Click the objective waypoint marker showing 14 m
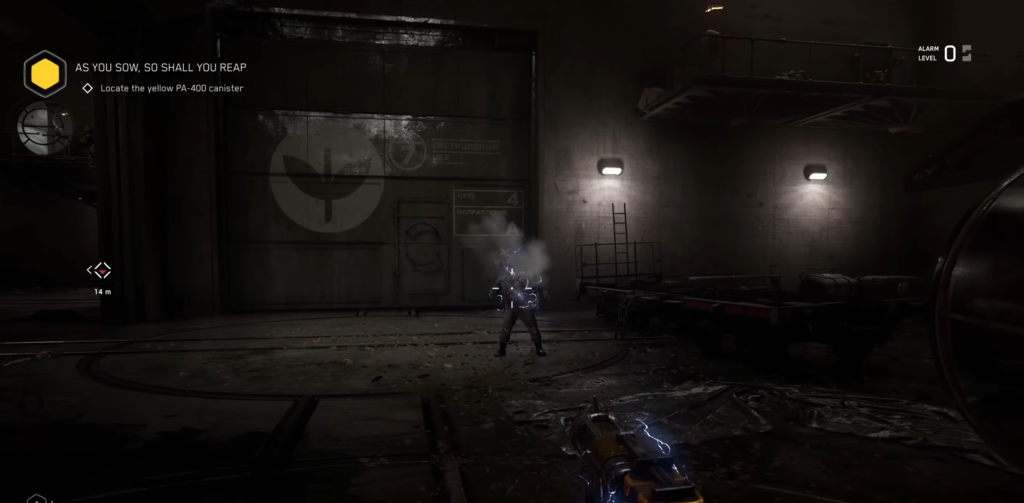The height and width of the screenshot is (503, 1024). 100,270
